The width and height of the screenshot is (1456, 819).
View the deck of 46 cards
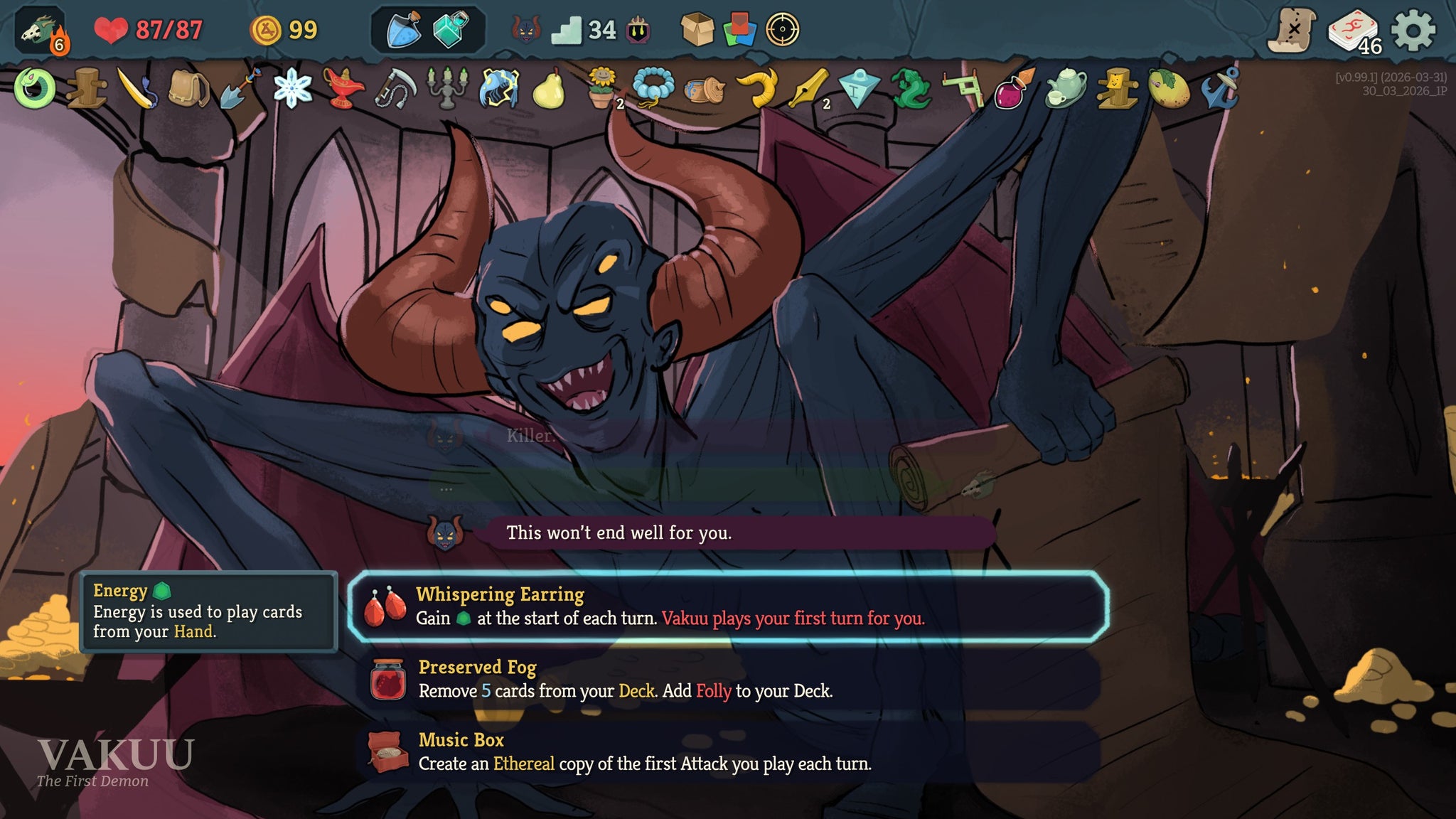[x=1354, y=32]
